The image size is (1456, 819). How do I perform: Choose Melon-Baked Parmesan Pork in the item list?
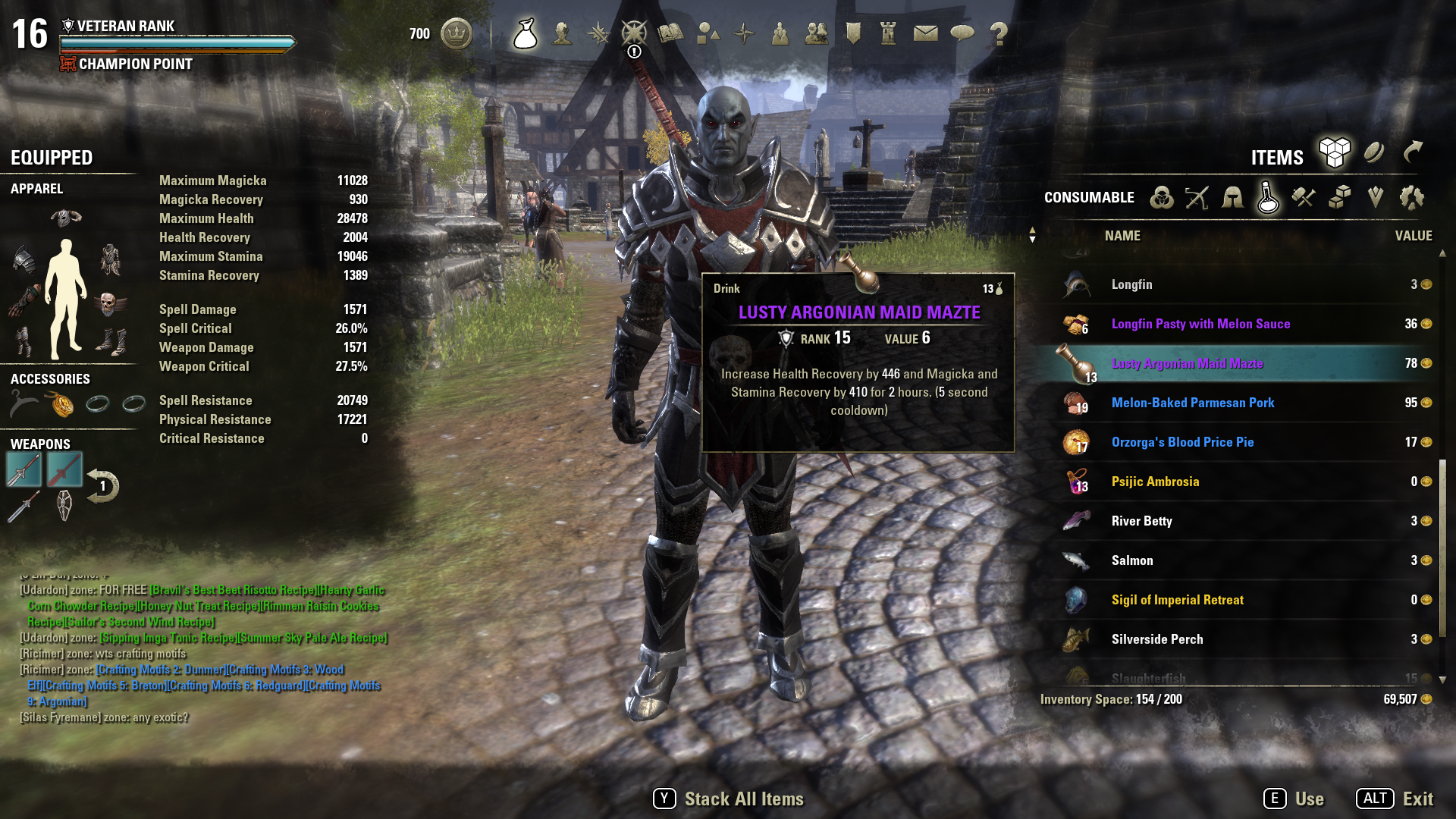pyautogui.click(x=1192, y=403)
